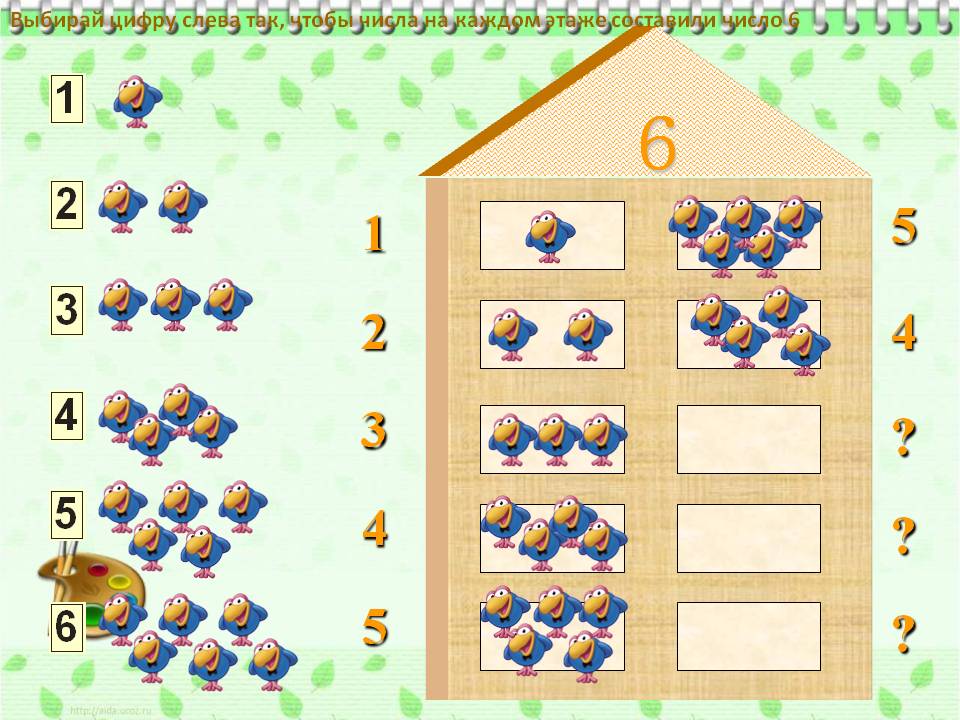This screenshot has height=720, width=960.
Task: Select the number 6 tile
Action: click(x=66, y=627)
